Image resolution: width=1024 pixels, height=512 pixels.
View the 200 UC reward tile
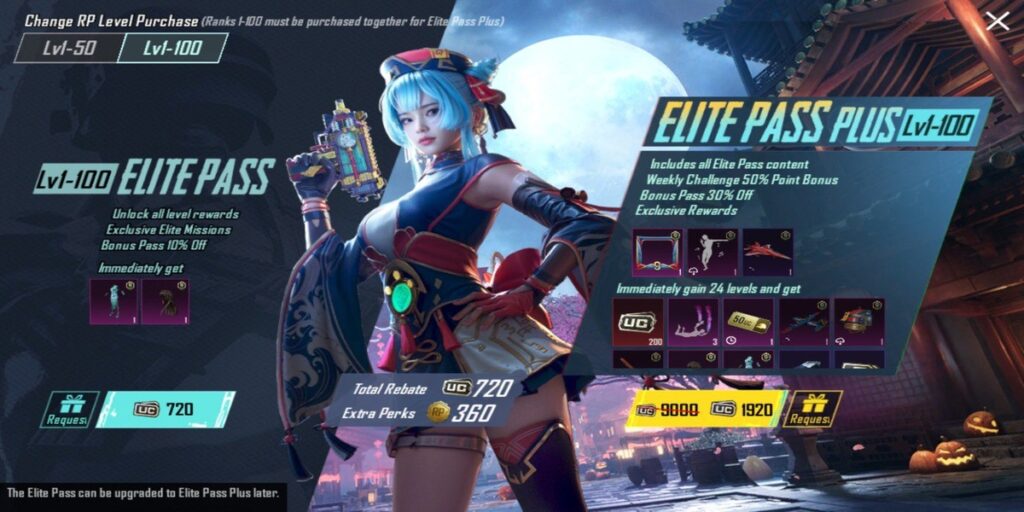click(637, 321)
